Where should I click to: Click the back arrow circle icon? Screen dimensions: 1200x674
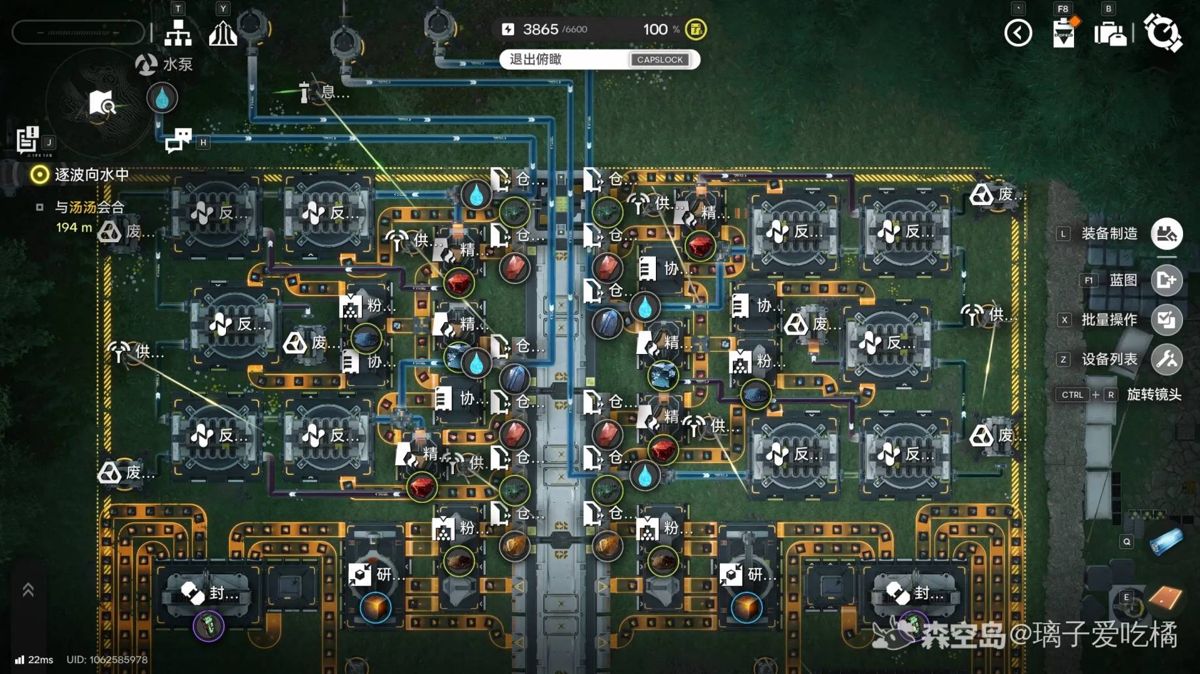click(1018, 33)
